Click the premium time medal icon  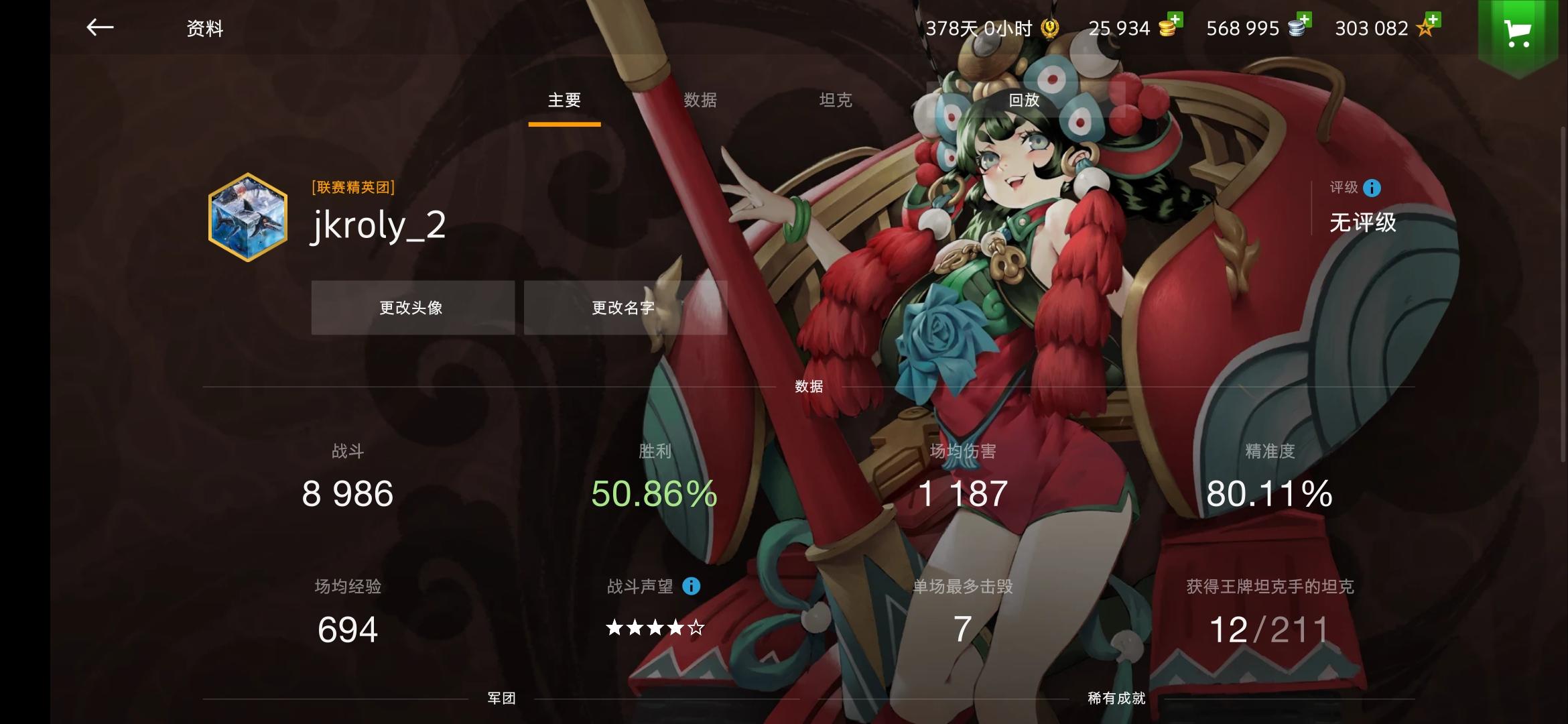click(x=1049, y=29)
